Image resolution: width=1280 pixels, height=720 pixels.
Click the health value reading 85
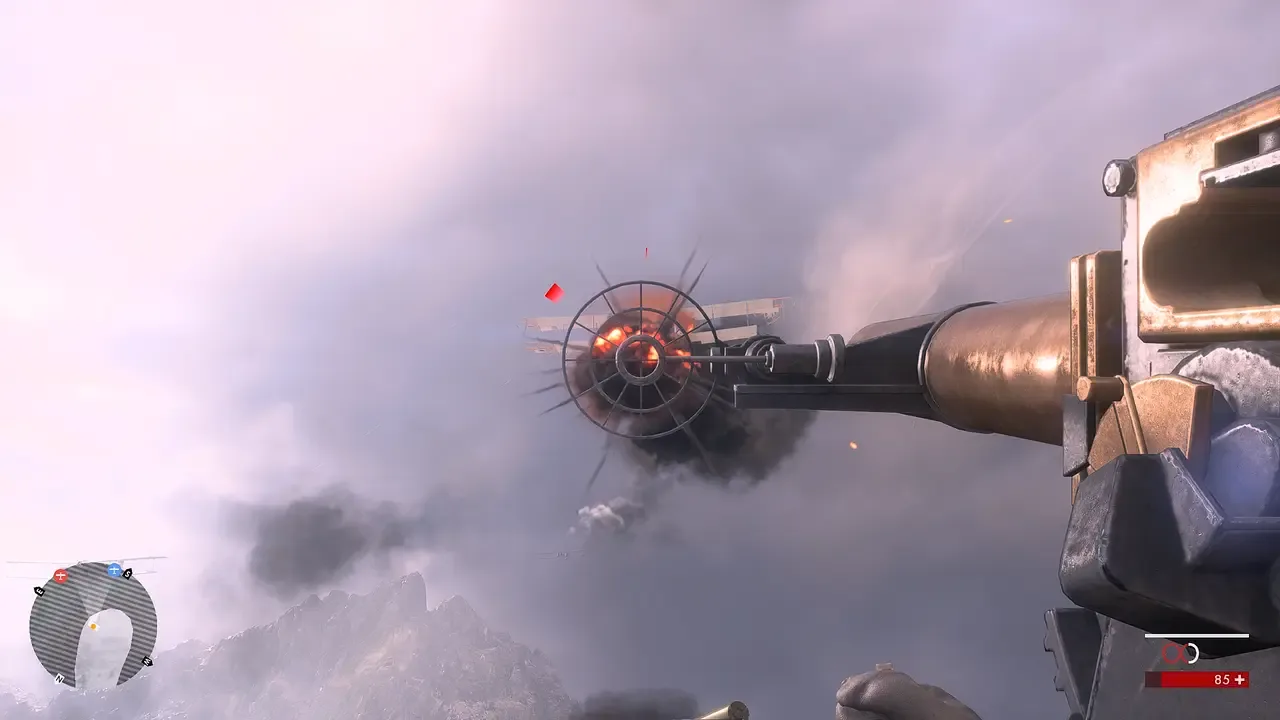point(1222,679)
